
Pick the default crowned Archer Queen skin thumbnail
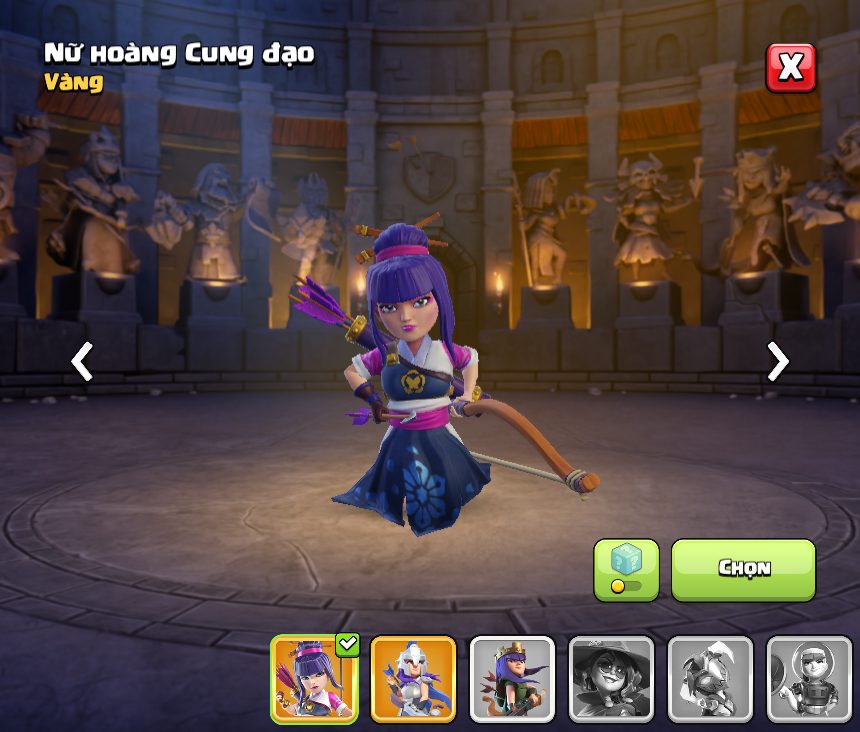[x=512, y=679]
